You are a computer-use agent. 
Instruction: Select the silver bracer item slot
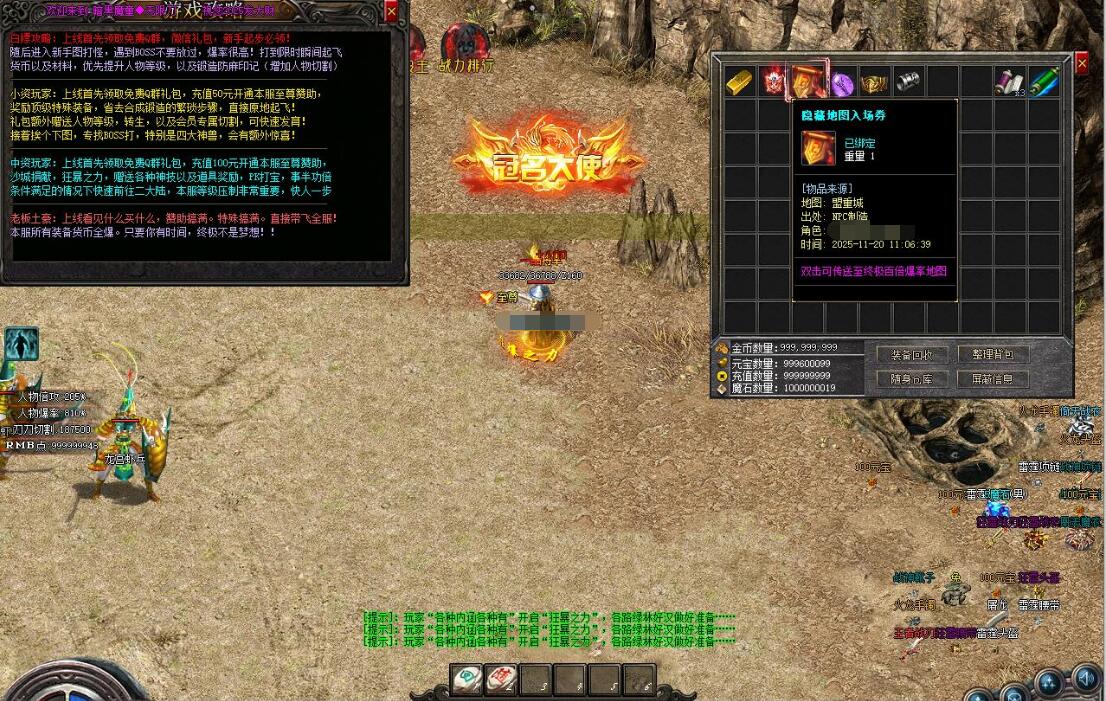point(908,82)
